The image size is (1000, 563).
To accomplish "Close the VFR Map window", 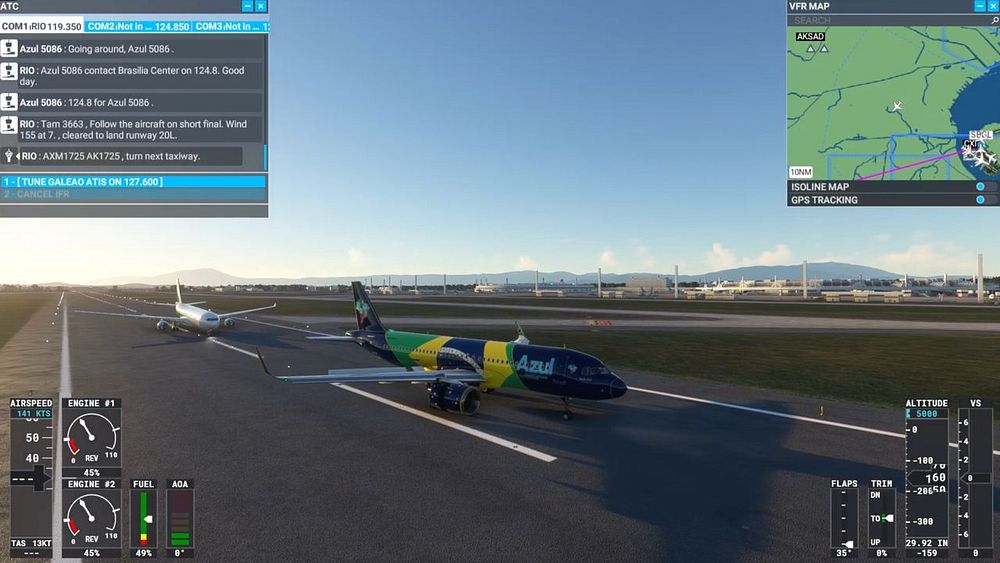I will pos(993,6).
